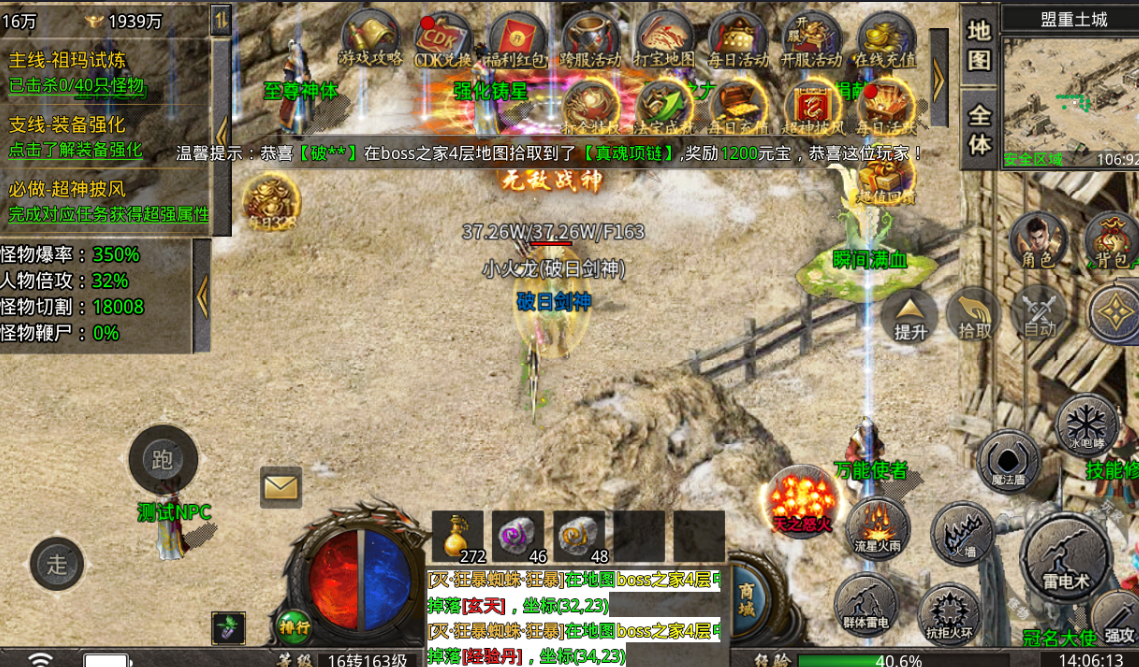Tap the 提升 upgrade button
The width and height of the screenshot is (1139, 667).
[x=910, y=314]
